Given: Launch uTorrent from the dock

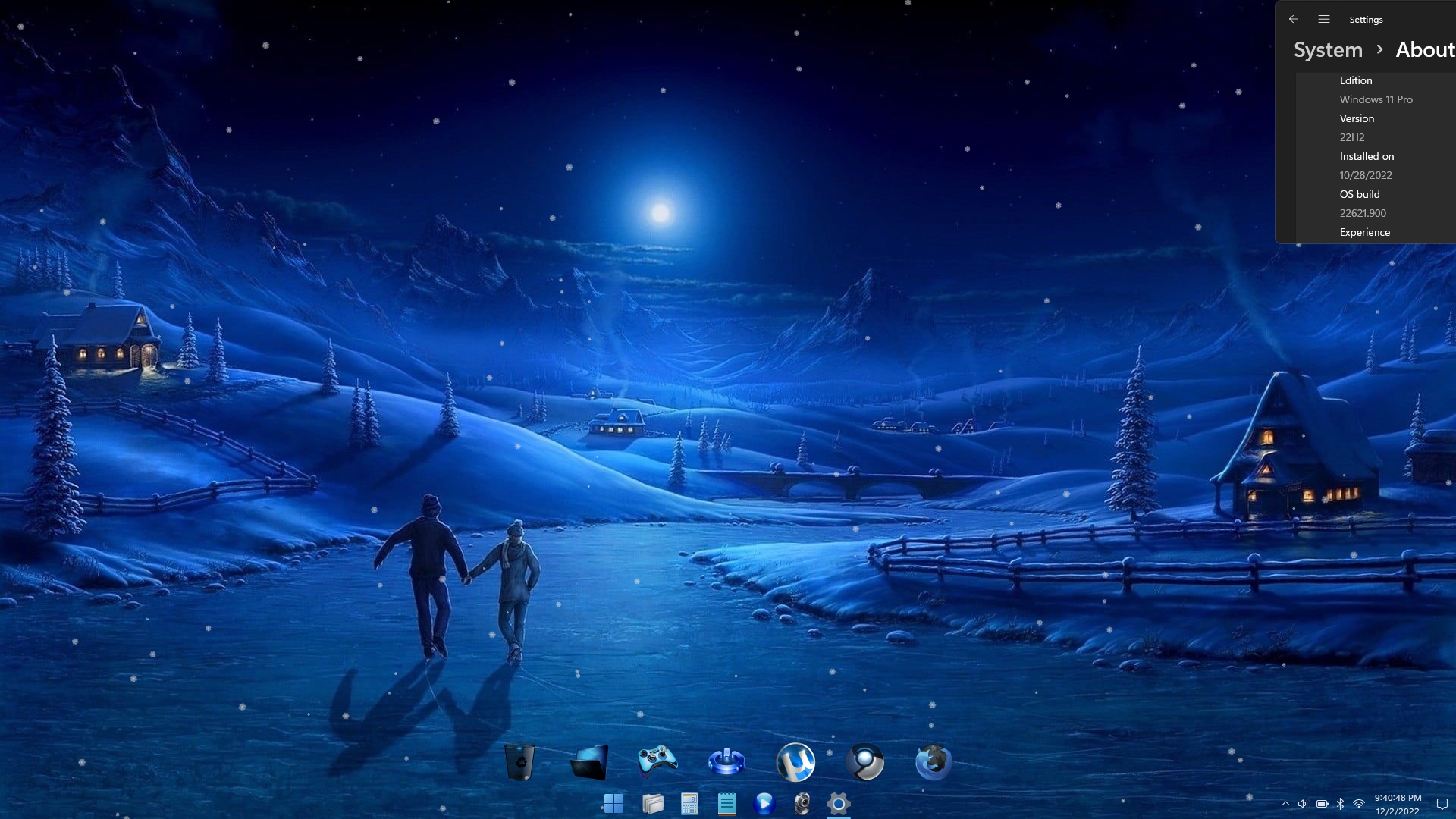Looking at the screenshot, I should [x=795, y=761].
